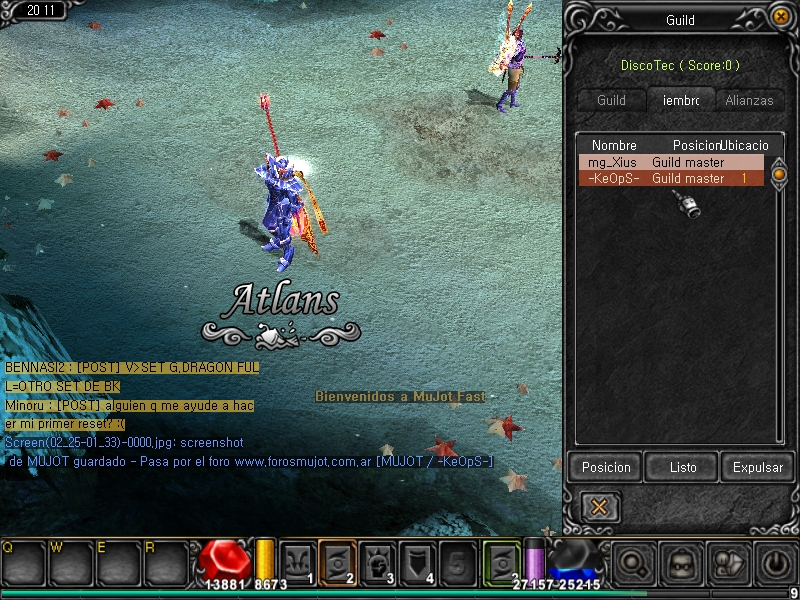Expel member with Expulsar button

758,467
